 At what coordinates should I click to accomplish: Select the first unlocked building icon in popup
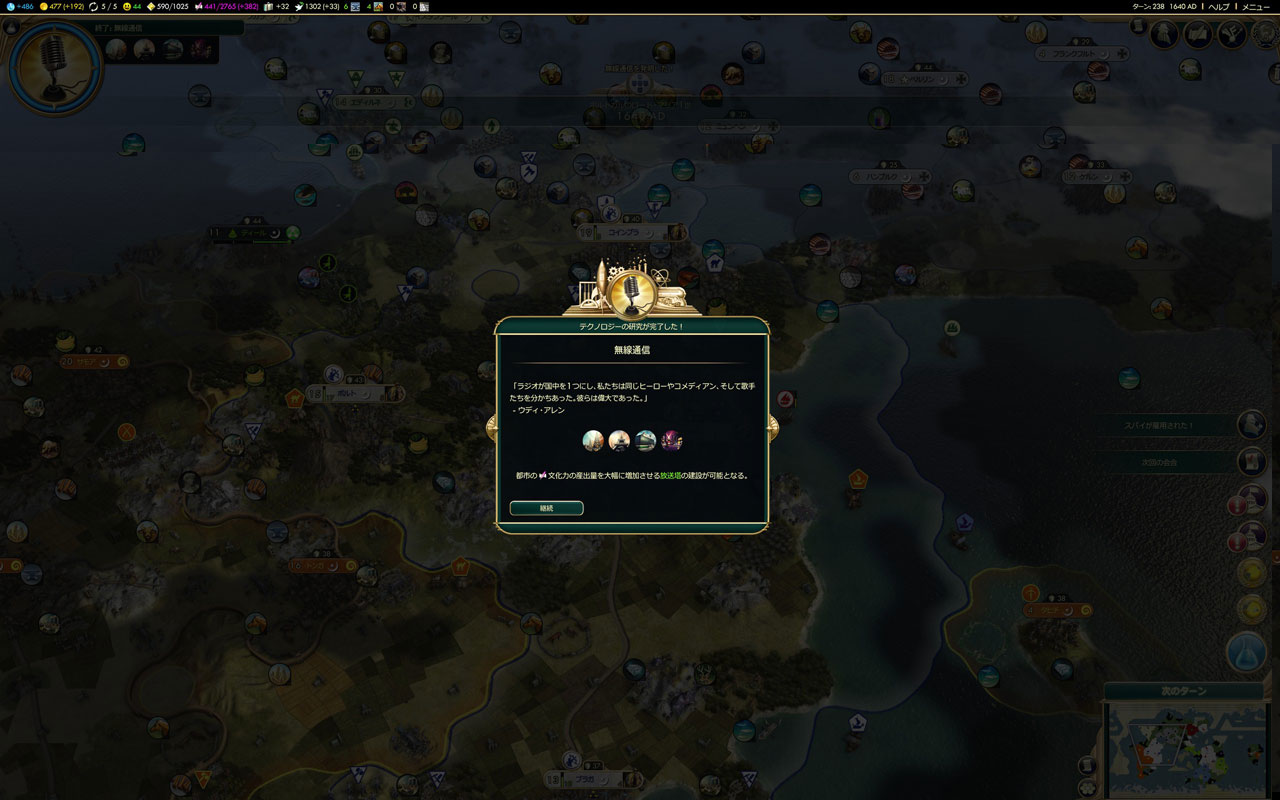click(594, 440)
